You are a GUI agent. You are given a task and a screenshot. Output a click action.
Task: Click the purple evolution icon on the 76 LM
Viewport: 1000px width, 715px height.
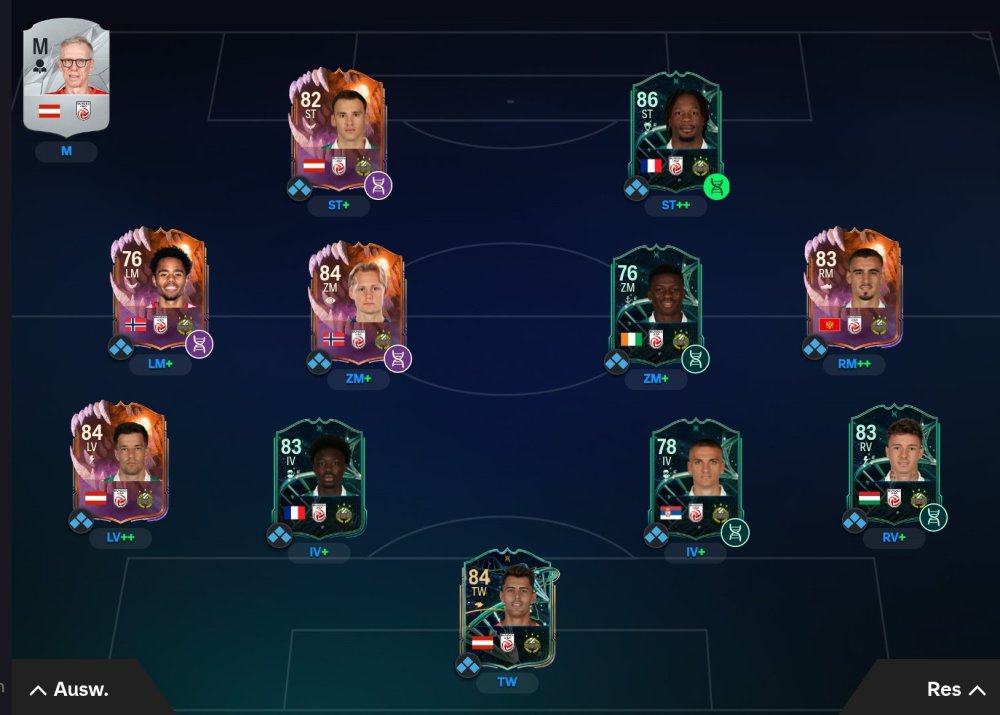198,345
